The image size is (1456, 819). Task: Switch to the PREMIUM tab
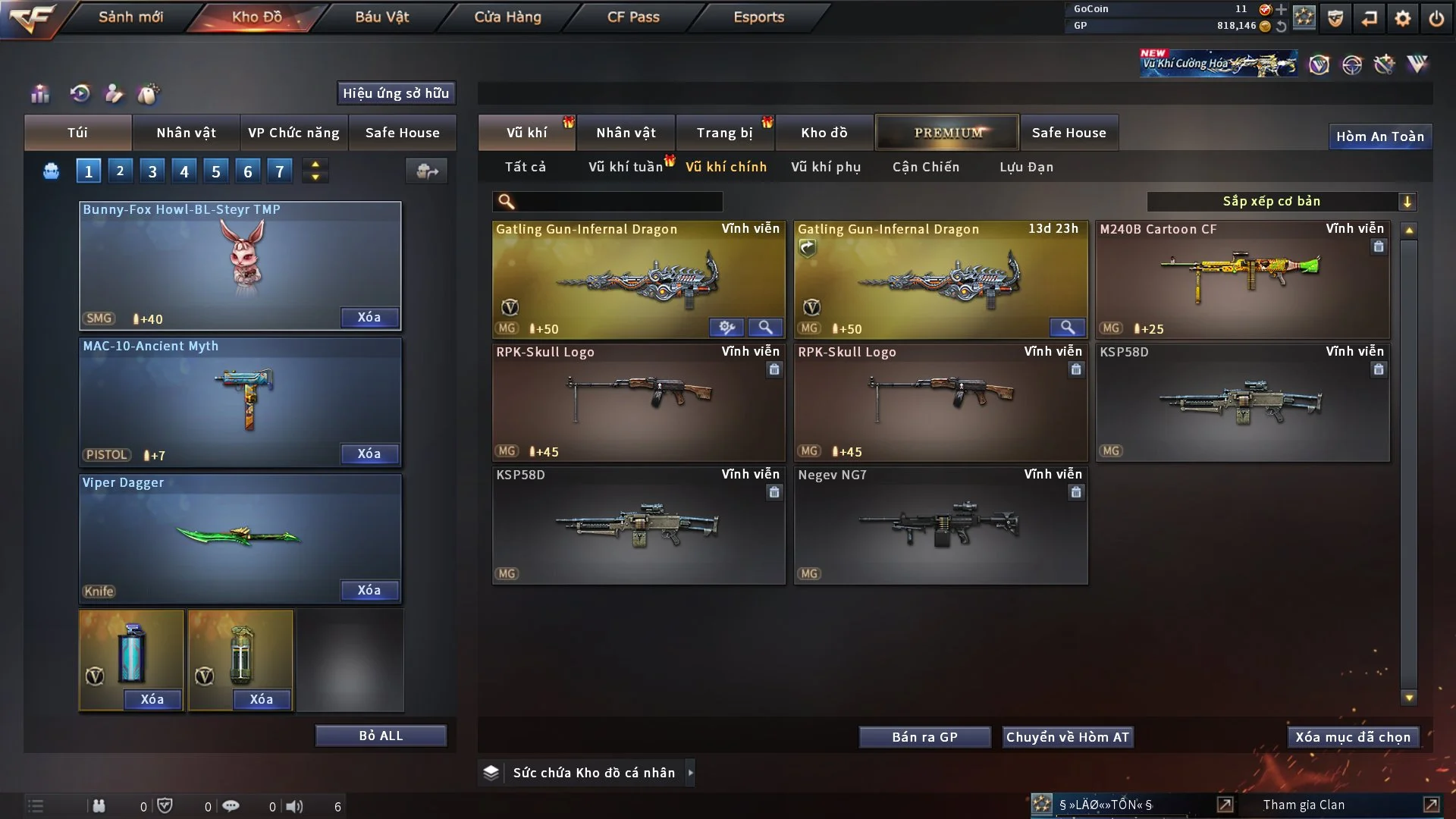click(x=947, y=133)
